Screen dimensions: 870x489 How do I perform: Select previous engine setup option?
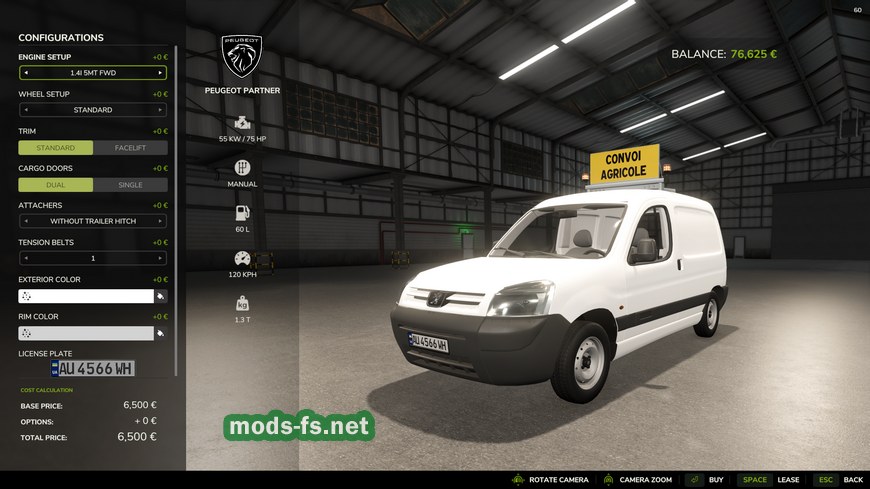click(x=26, y=73)
